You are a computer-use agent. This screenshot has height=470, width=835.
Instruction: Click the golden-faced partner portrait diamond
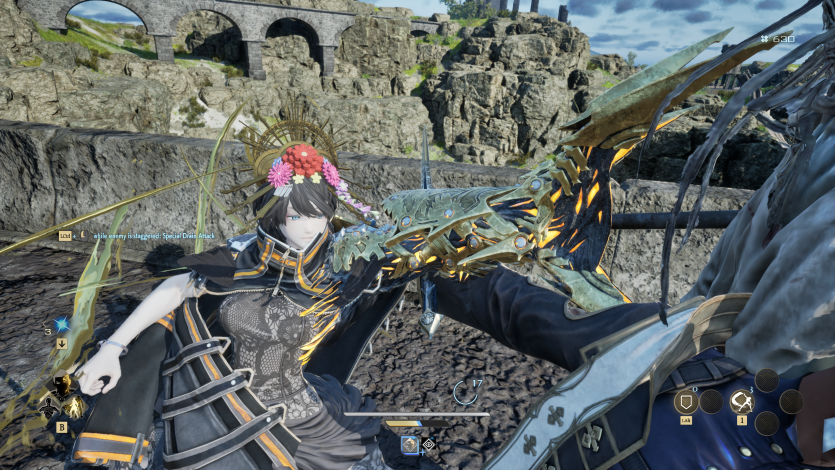62,384
